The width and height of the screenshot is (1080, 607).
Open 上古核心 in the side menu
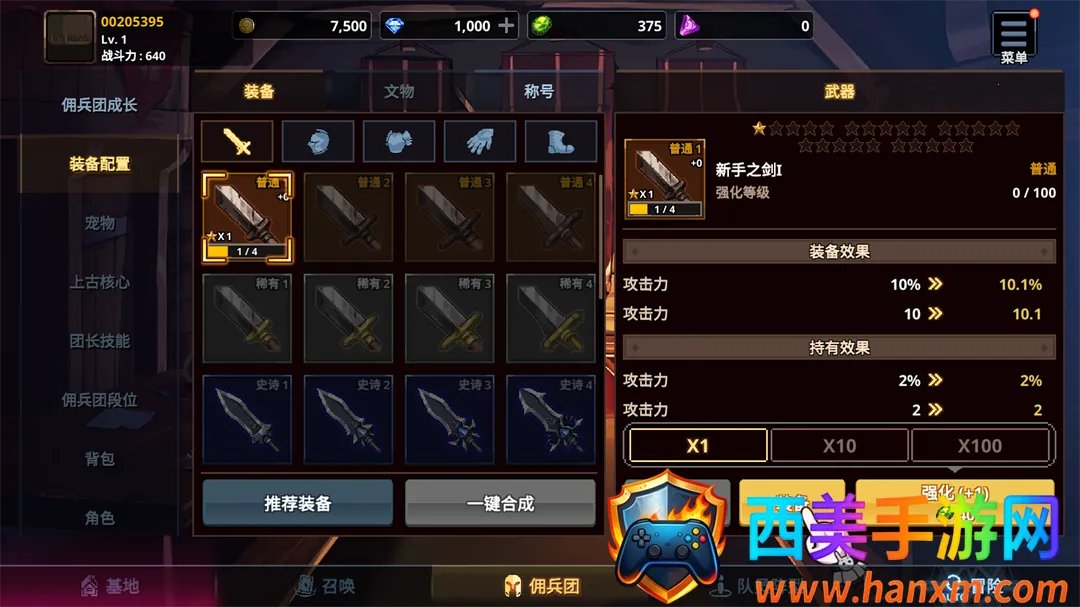99,282
